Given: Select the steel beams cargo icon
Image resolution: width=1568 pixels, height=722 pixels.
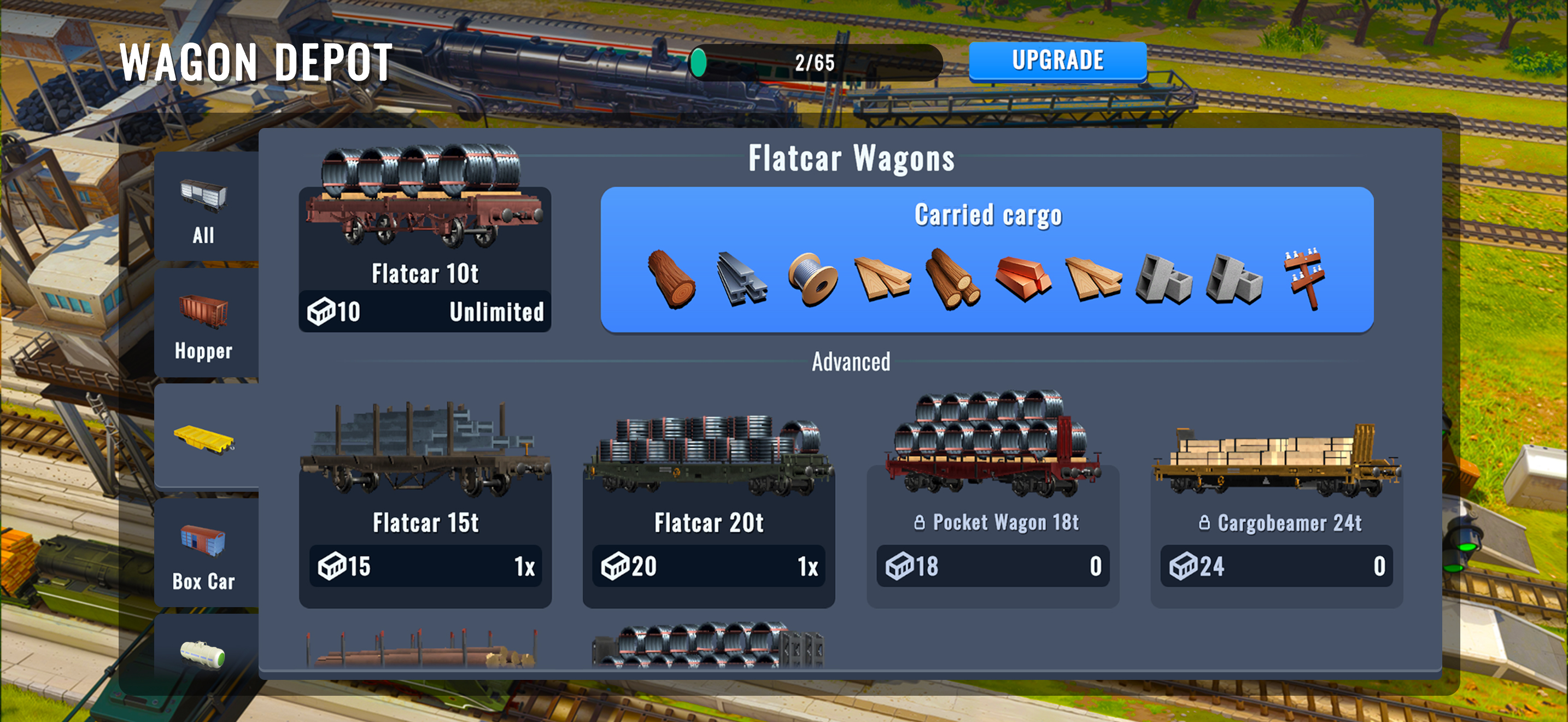Looking at the screenshot, I should point(741,279).
